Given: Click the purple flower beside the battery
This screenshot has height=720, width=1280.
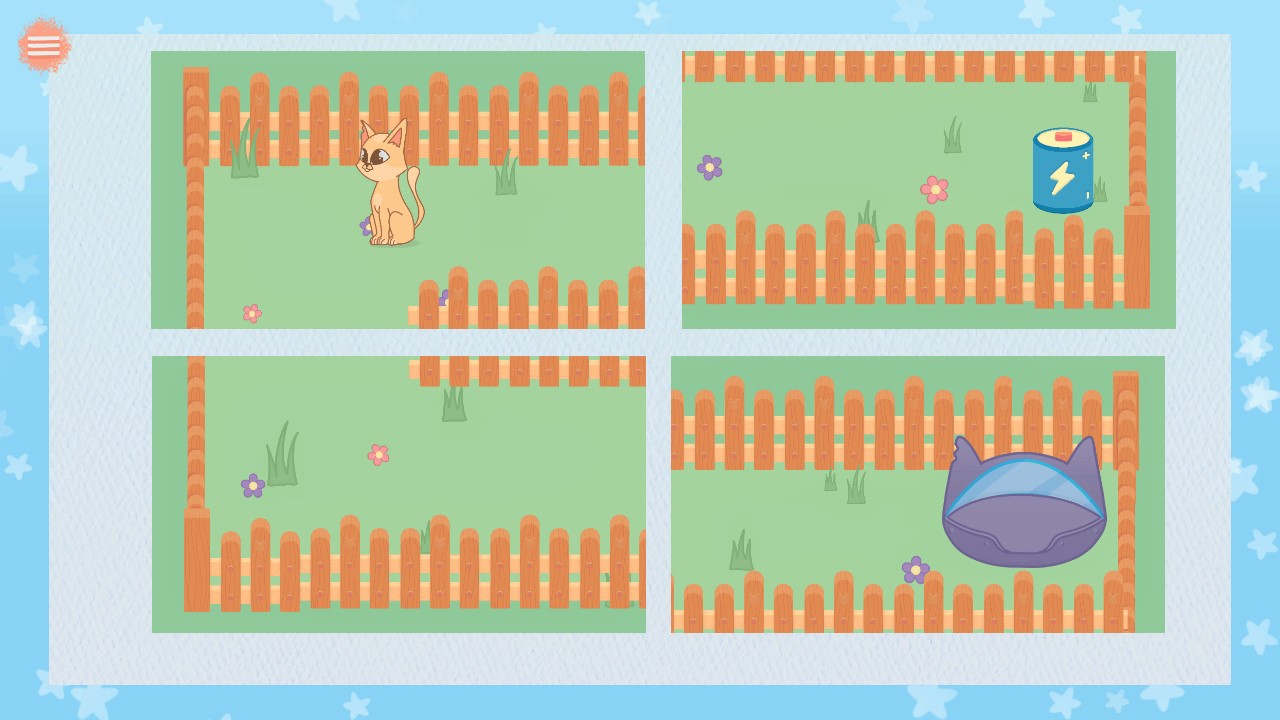Looking at the screenshot, I should [x=710, y=166].
